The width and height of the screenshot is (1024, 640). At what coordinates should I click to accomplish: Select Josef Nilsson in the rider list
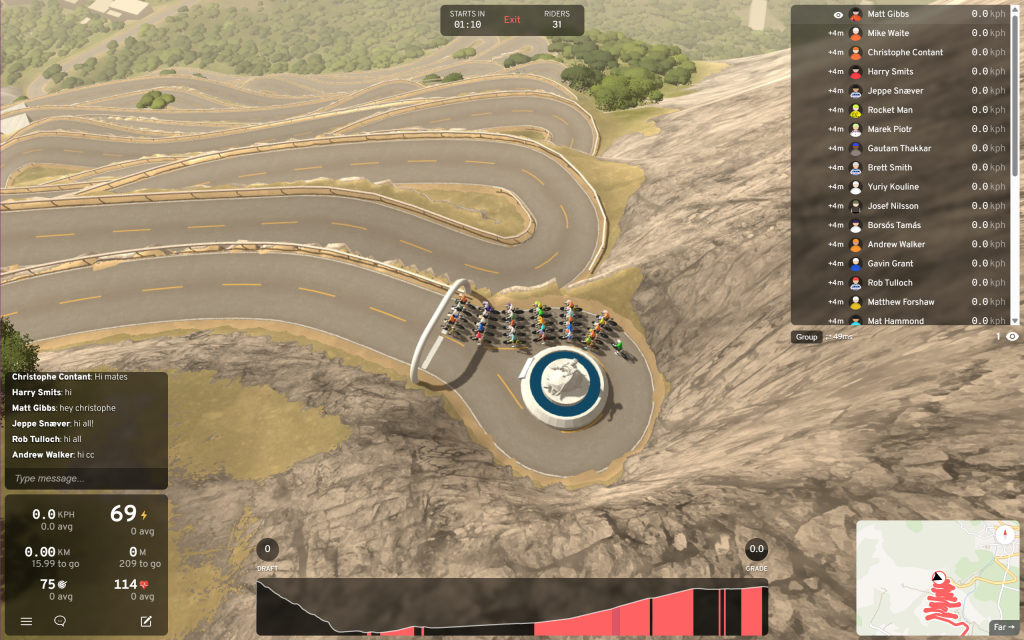click(x=893, y=206)
